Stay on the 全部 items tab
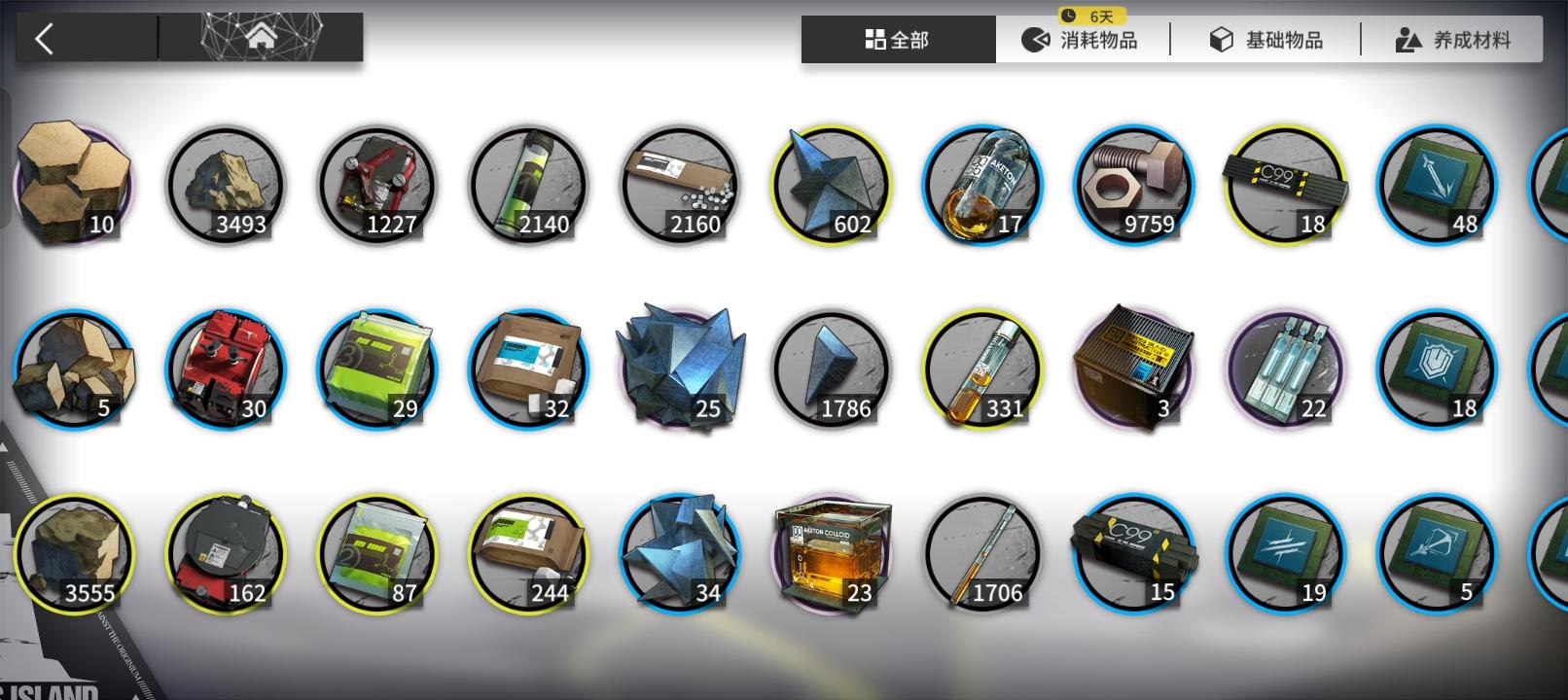 (896, 40)
